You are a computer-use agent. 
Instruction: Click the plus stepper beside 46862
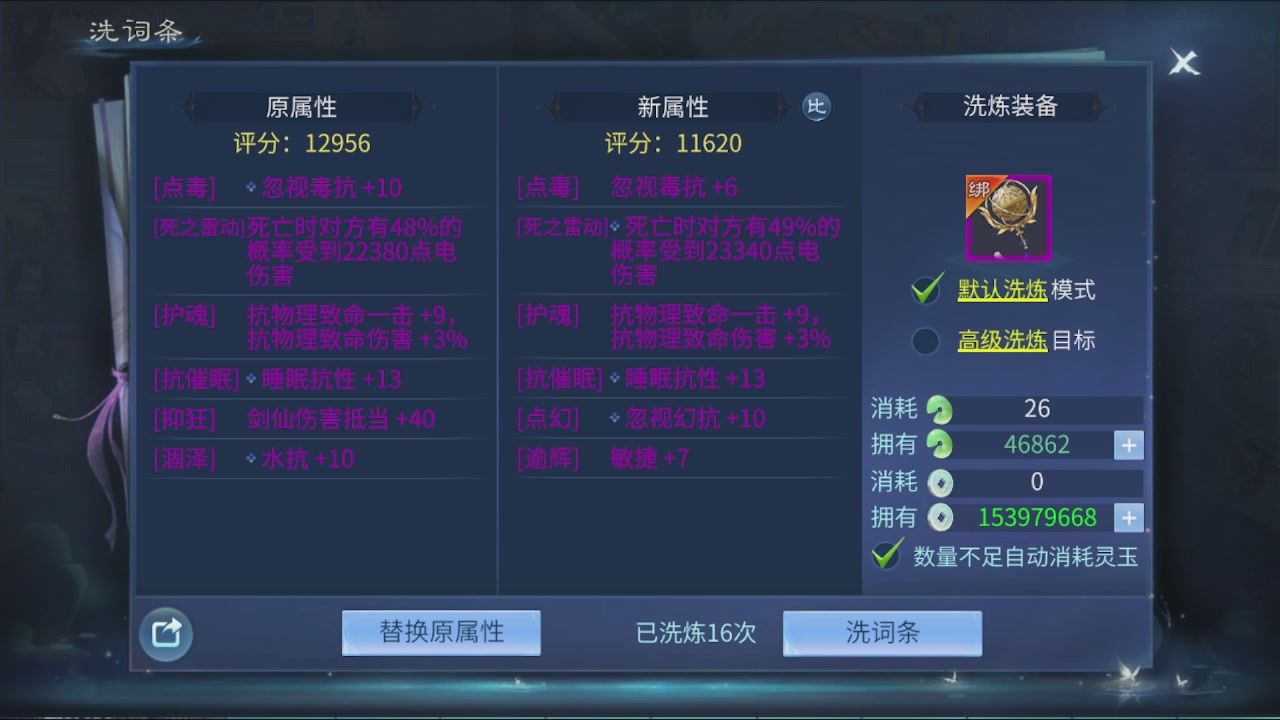1128,445
